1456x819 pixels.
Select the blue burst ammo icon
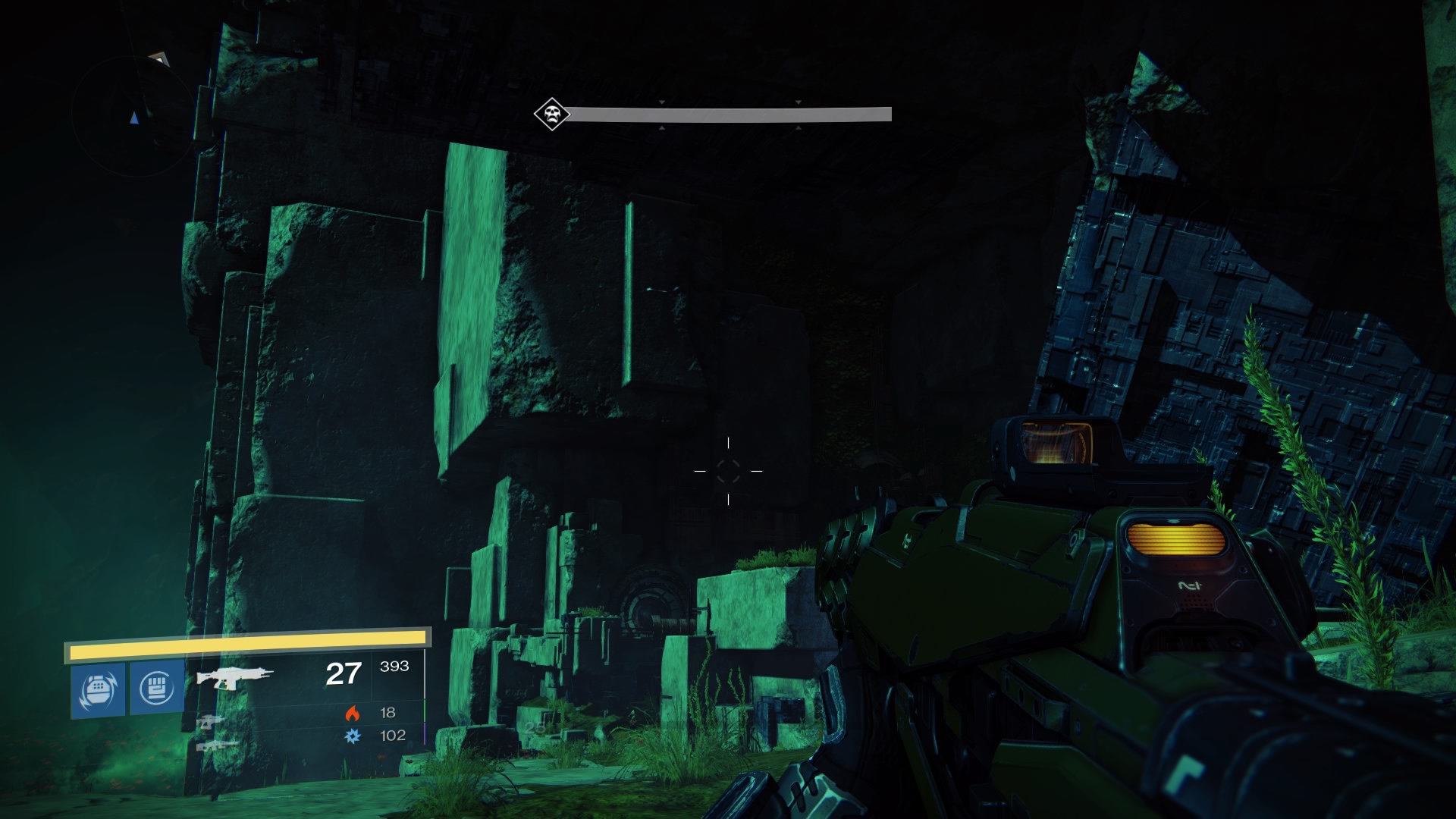[x=353, y=736]
